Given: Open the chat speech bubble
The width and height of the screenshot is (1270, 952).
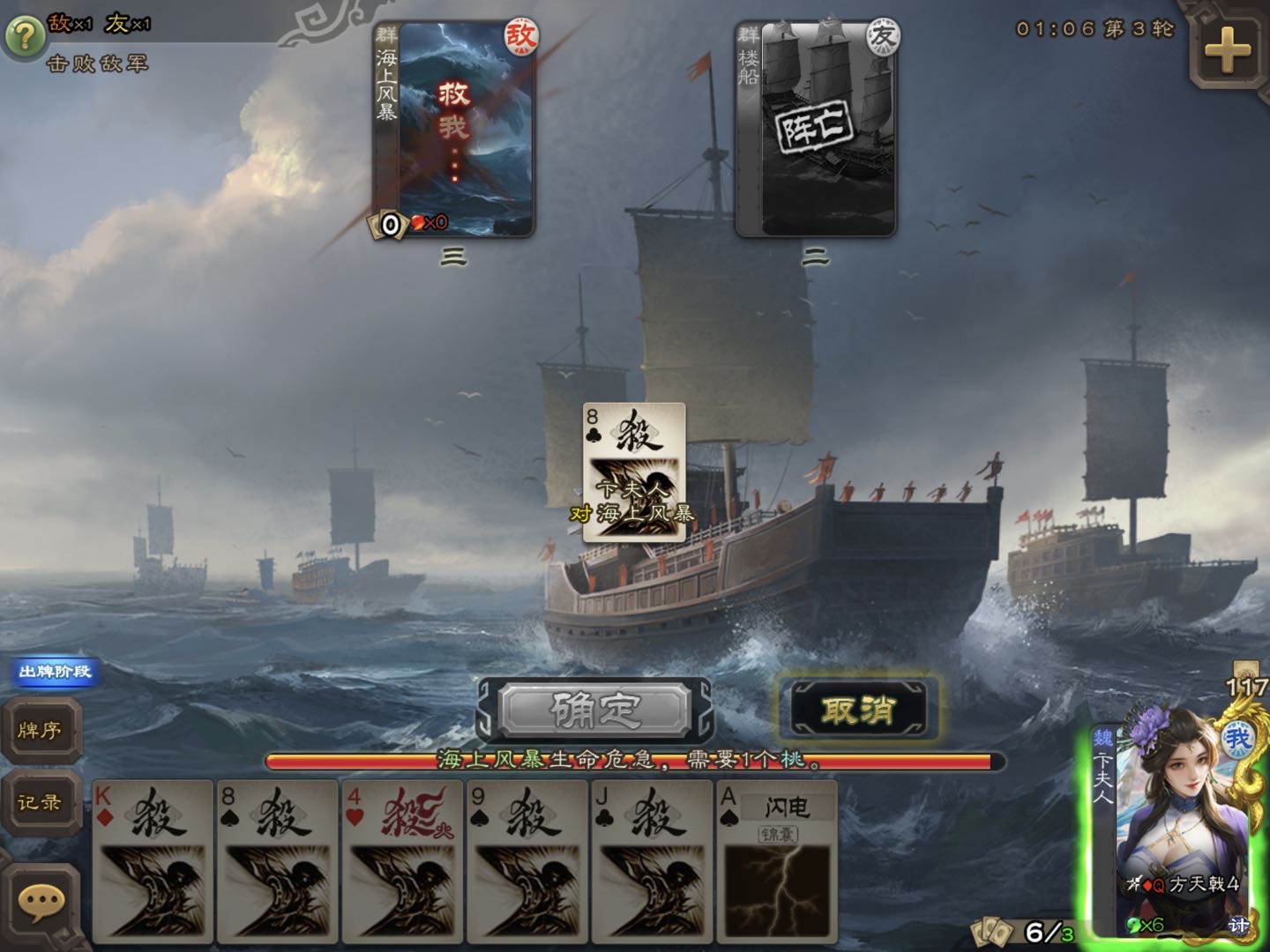Looking at the screenshot, I should pos(41,902).
